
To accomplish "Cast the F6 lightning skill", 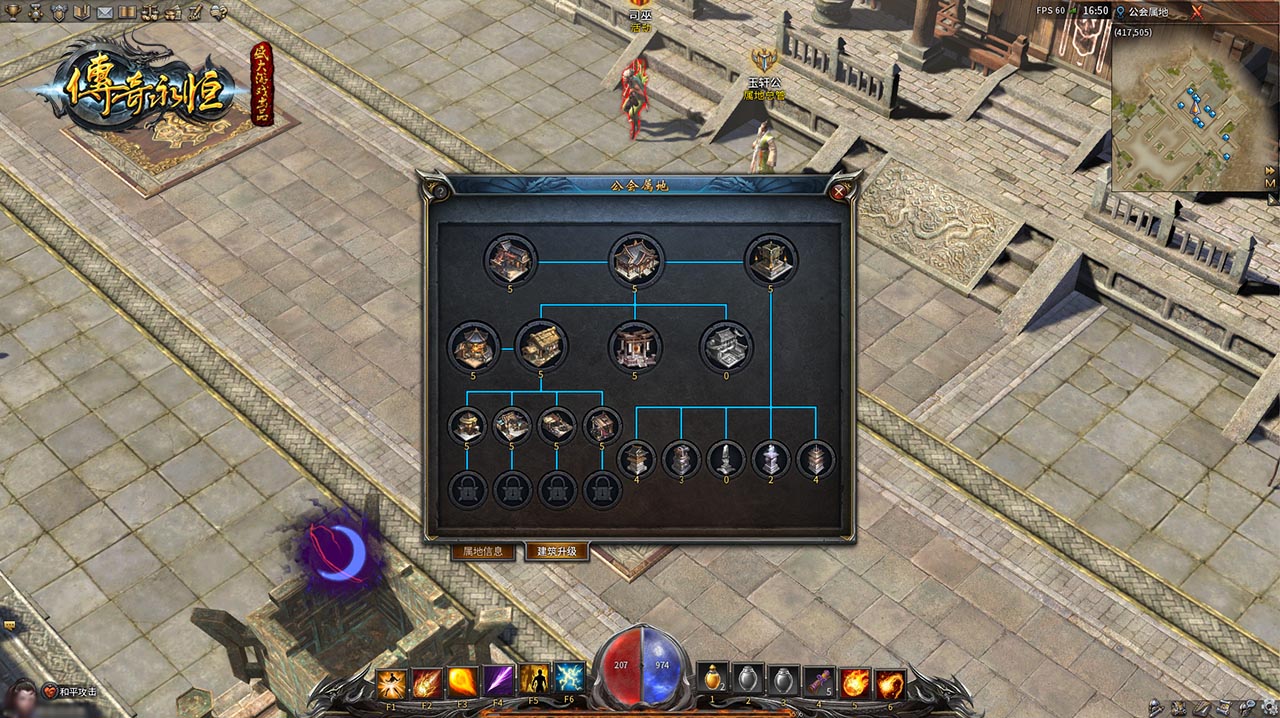I will 569,679.
